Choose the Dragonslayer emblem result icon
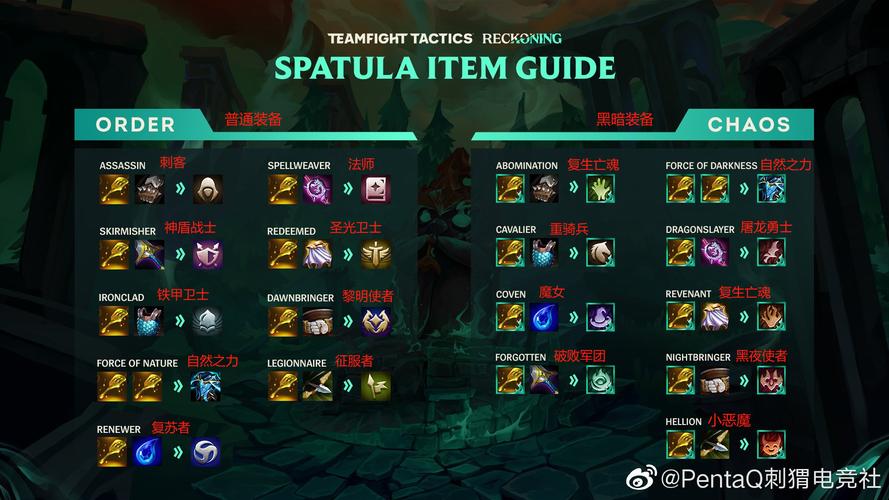 click(771, 252)
